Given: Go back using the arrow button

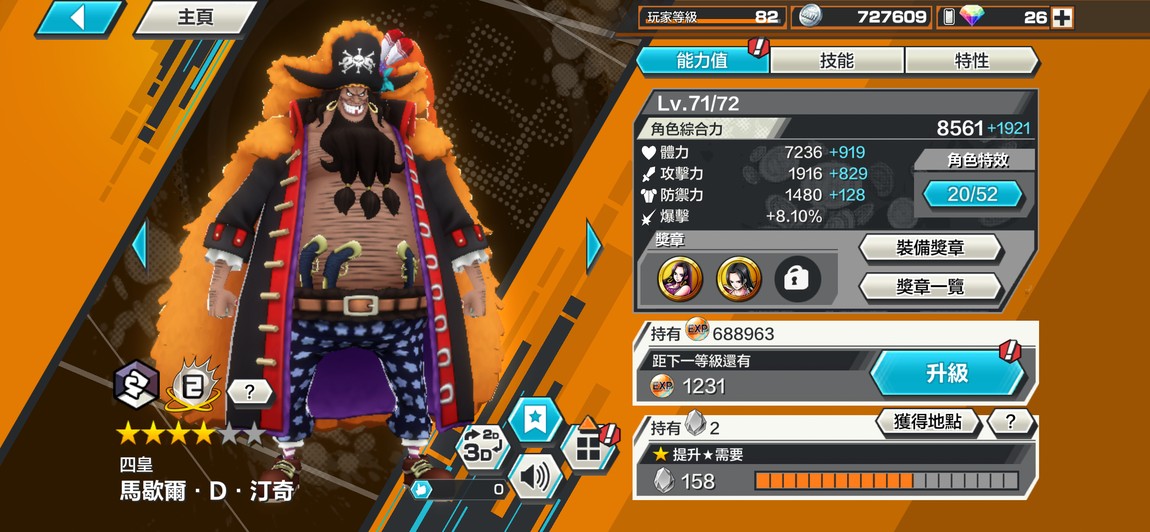Looking at the screenshot, I should pos(78,17).
